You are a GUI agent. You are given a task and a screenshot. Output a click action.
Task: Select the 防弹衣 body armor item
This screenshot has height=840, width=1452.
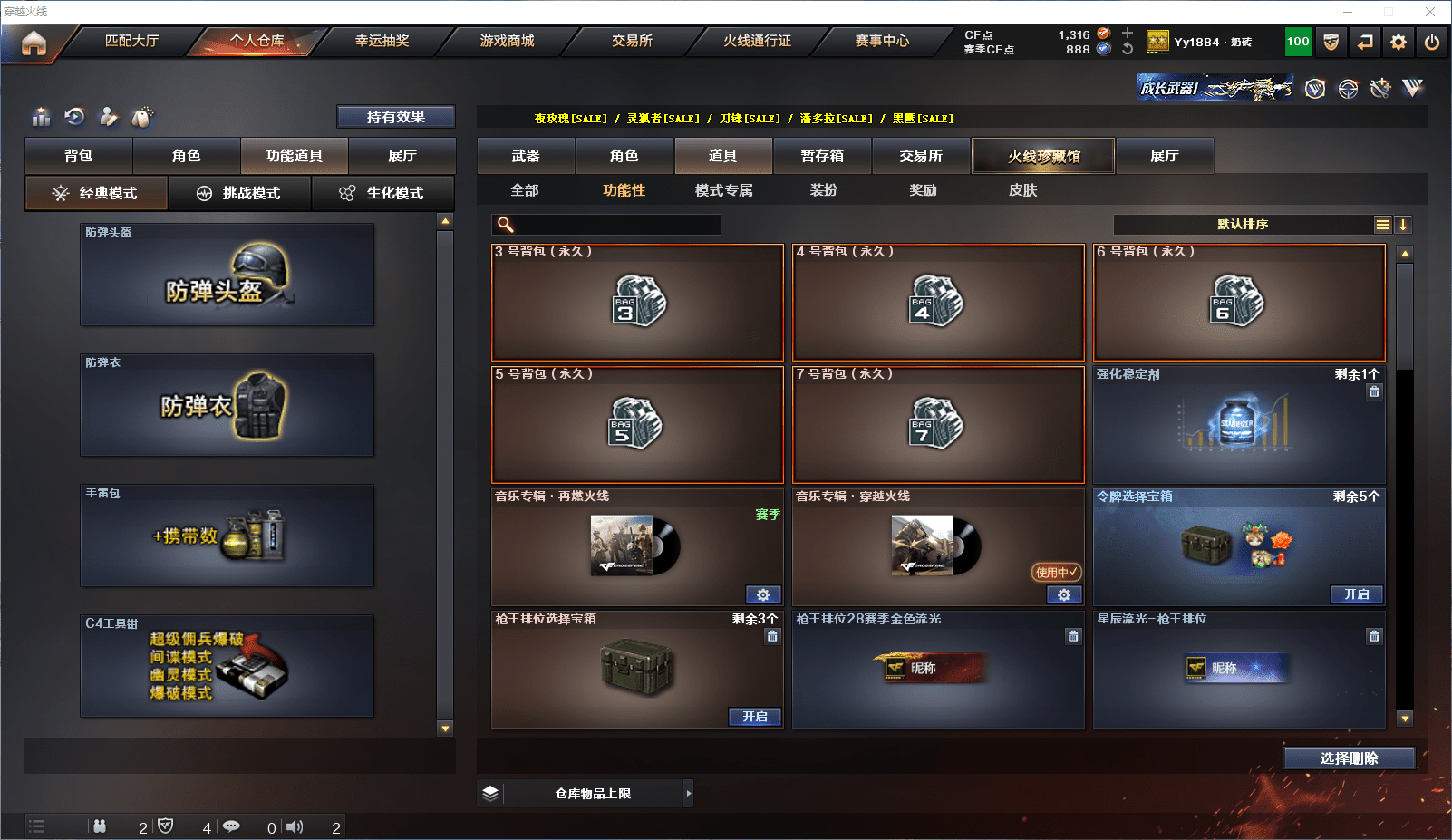(x=227, y=405)
